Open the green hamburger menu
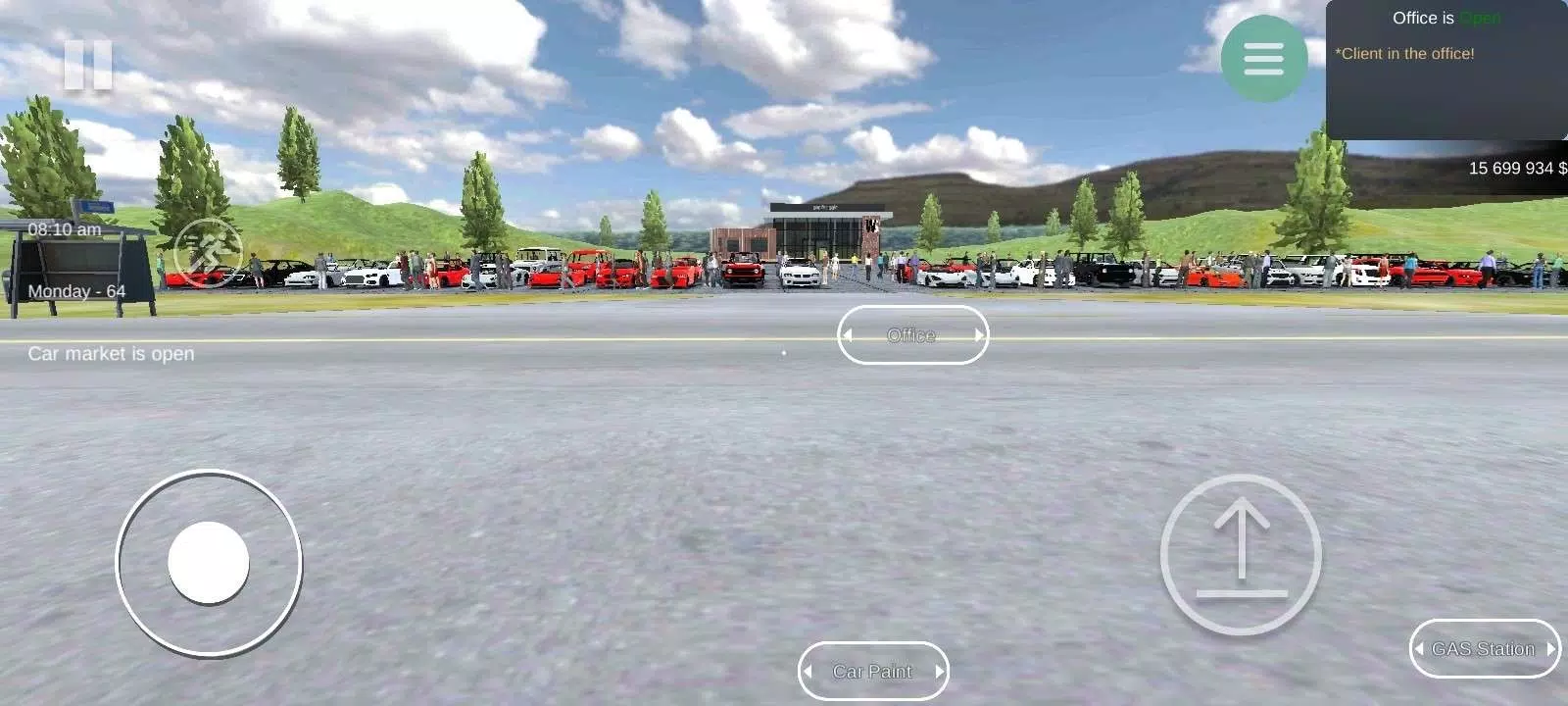Viewport: 1568px width, 706px height. tap(1263, 60)
